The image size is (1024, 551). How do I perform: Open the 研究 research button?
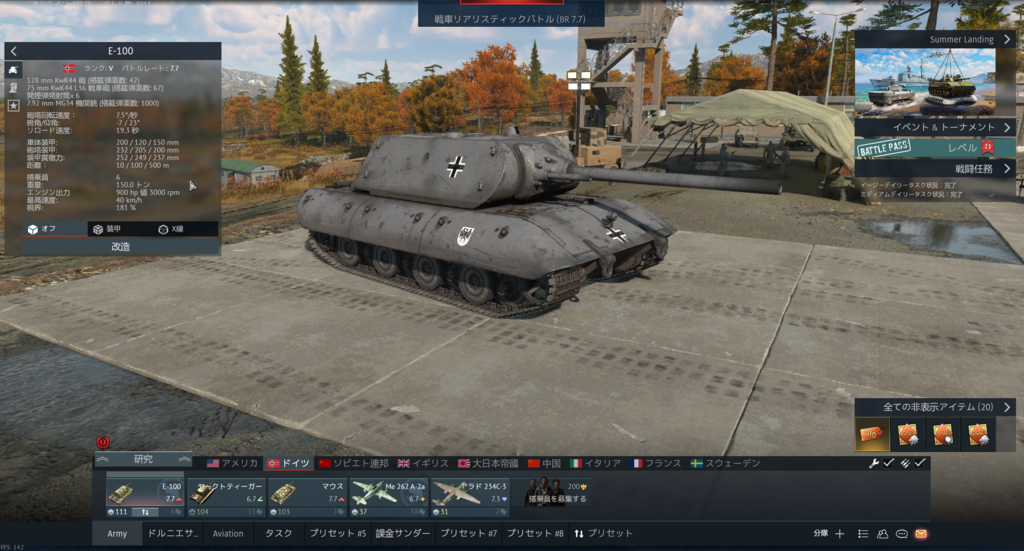pos(143,459)
